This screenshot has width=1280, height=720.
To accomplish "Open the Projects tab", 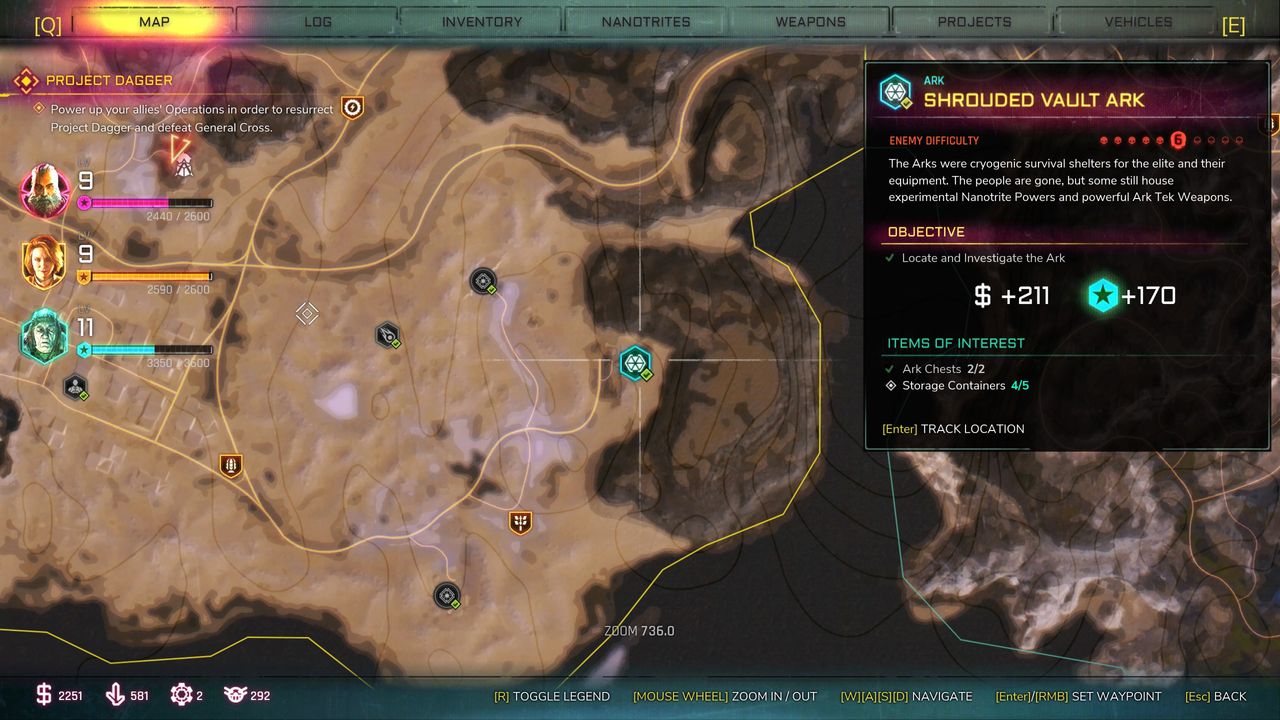I will coord(974,21).
